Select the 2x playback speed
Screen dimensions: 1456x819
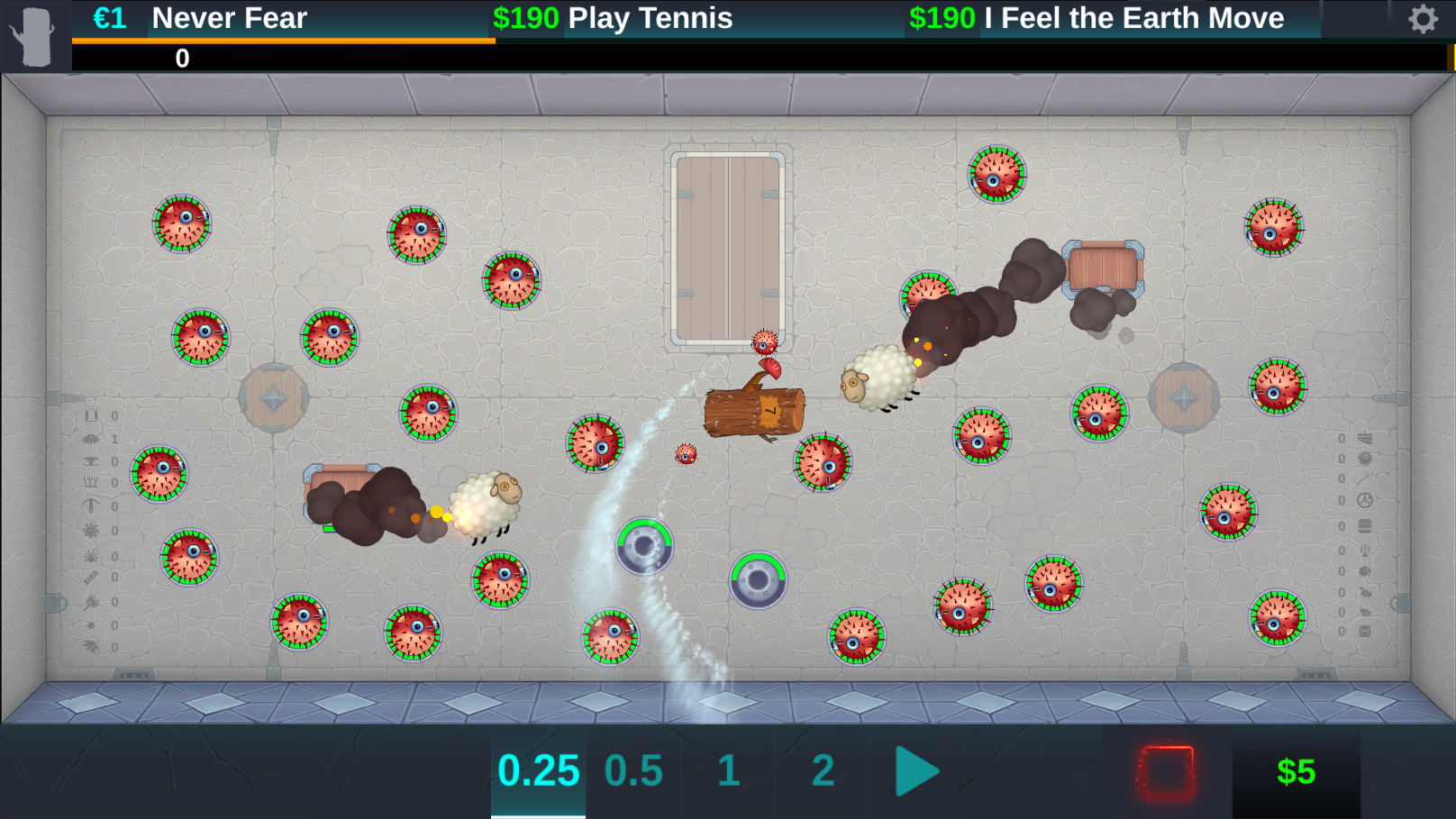(x=821, y=770)
